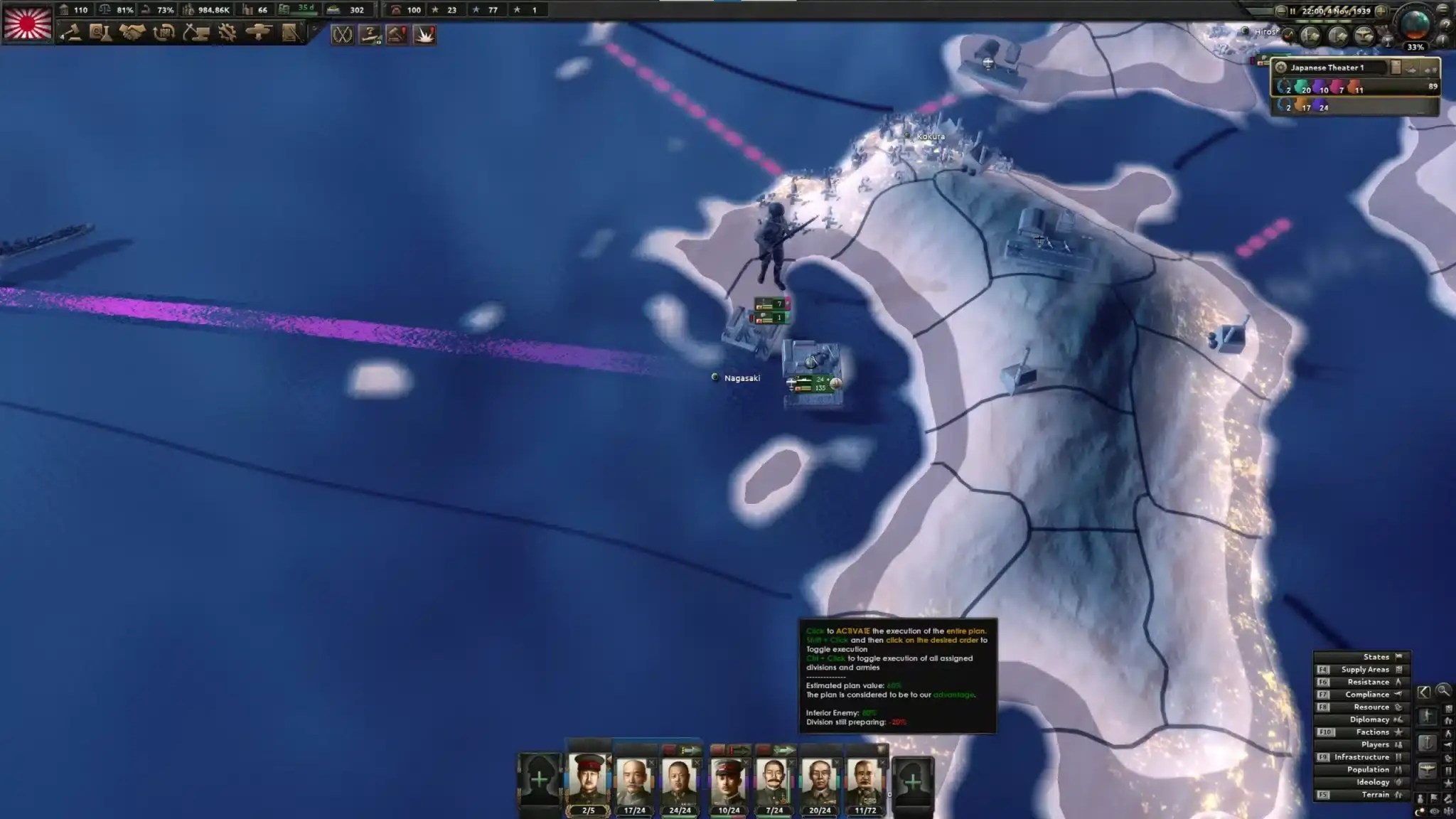Expand the side panel with the left arrow
The width and height of the screenshot is (1456, 819).
(x=1423, y=692)
